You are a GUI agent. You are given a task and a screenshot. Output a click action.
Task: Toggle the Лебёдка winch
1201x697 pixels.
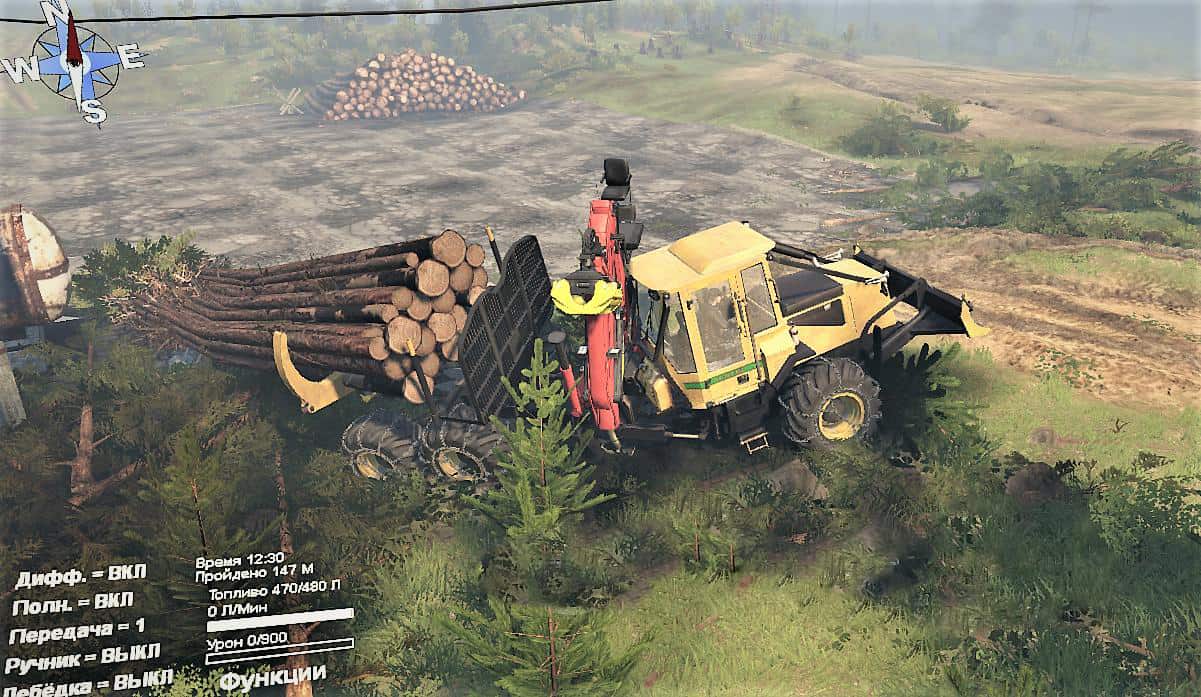[88, 684]
